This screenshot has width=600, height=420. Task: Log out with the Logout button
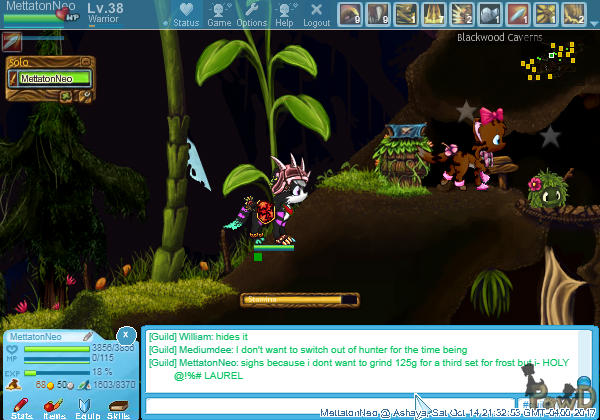tap(316, 14)
